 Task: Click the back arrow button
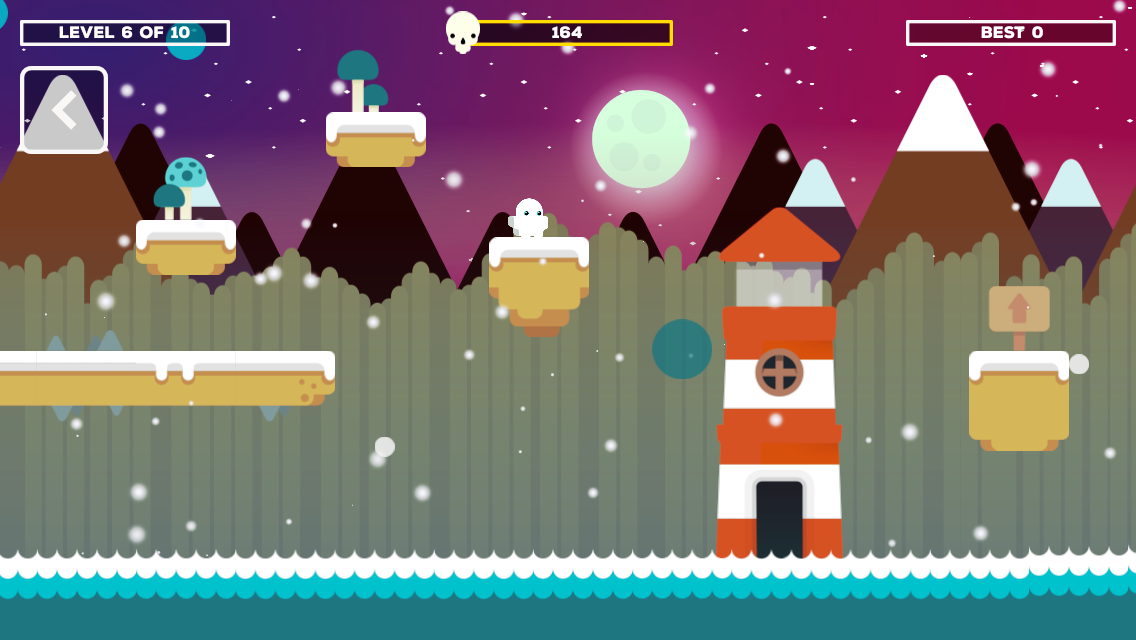[x=64, y=110]
